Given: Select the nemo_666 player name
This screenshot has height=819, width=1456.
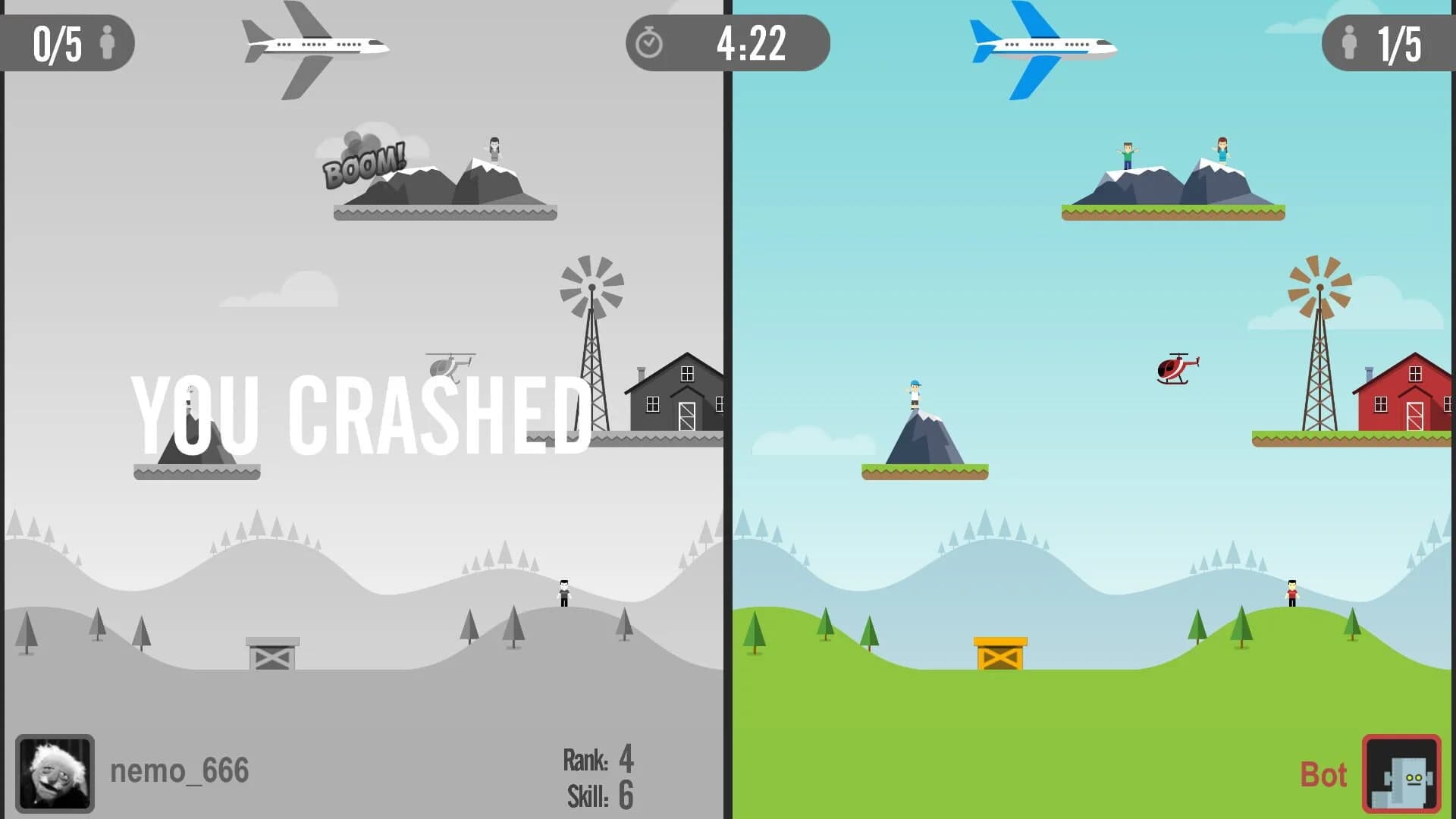Looking at the screenshot, I should pyautogui.click(x=178, y=770).
